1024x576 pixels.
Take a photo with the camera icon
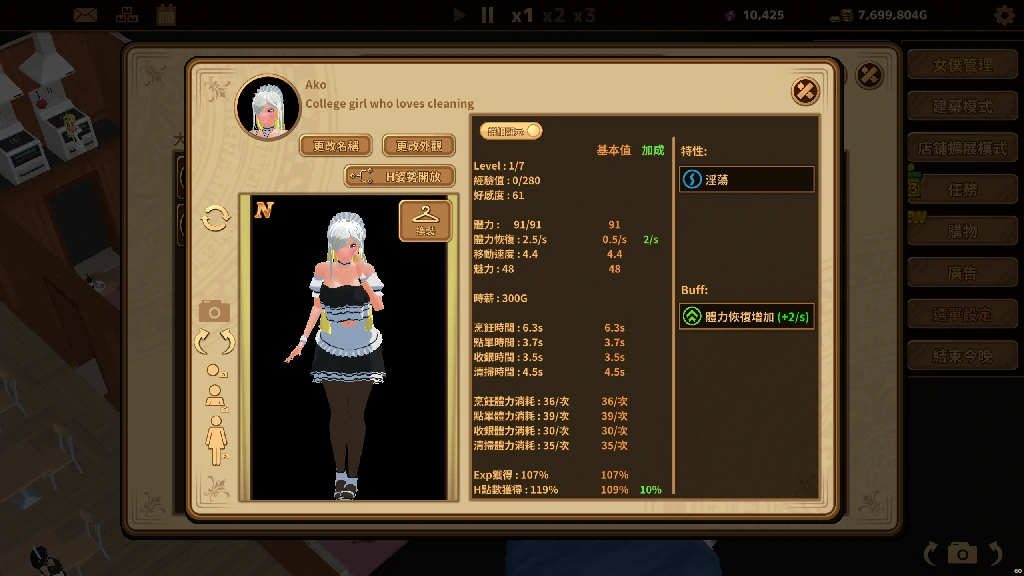[214, 311]
